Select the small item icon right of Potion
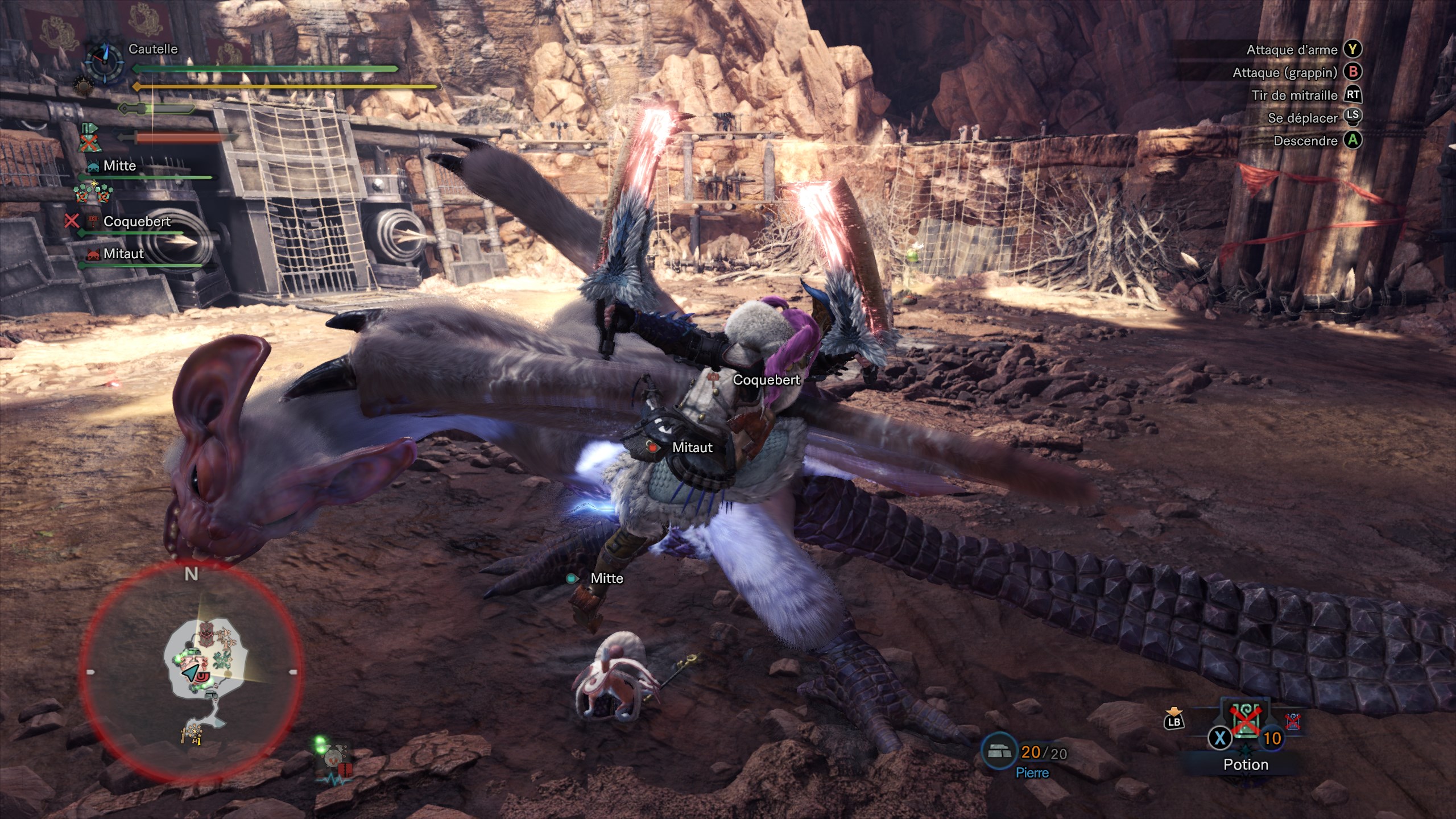Viewport: 1456px width, 819px height. (1293, 721)
